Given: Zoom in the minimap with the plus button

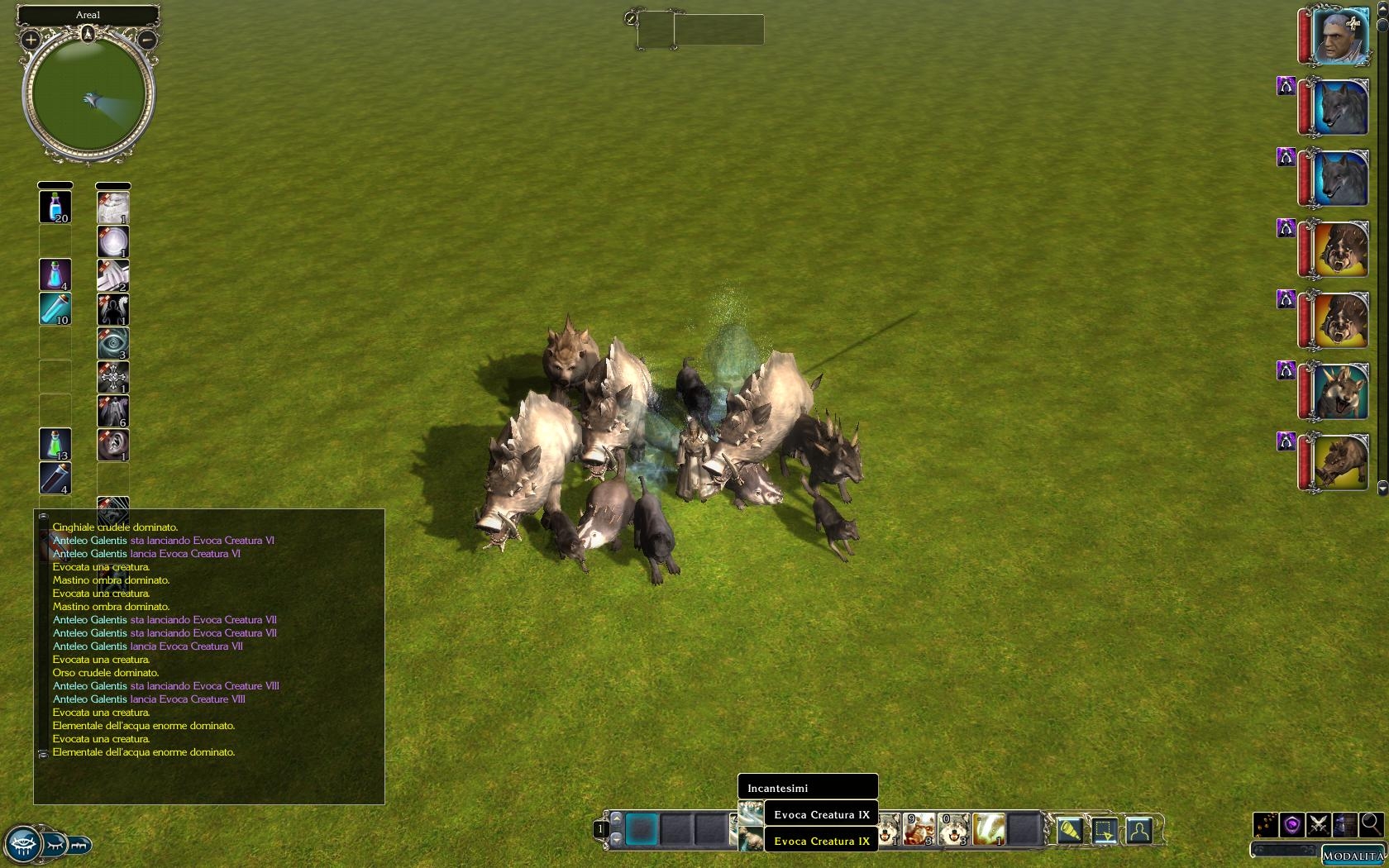Looking at the screenshot, I should pyautogui.click(x=31, y=39).
